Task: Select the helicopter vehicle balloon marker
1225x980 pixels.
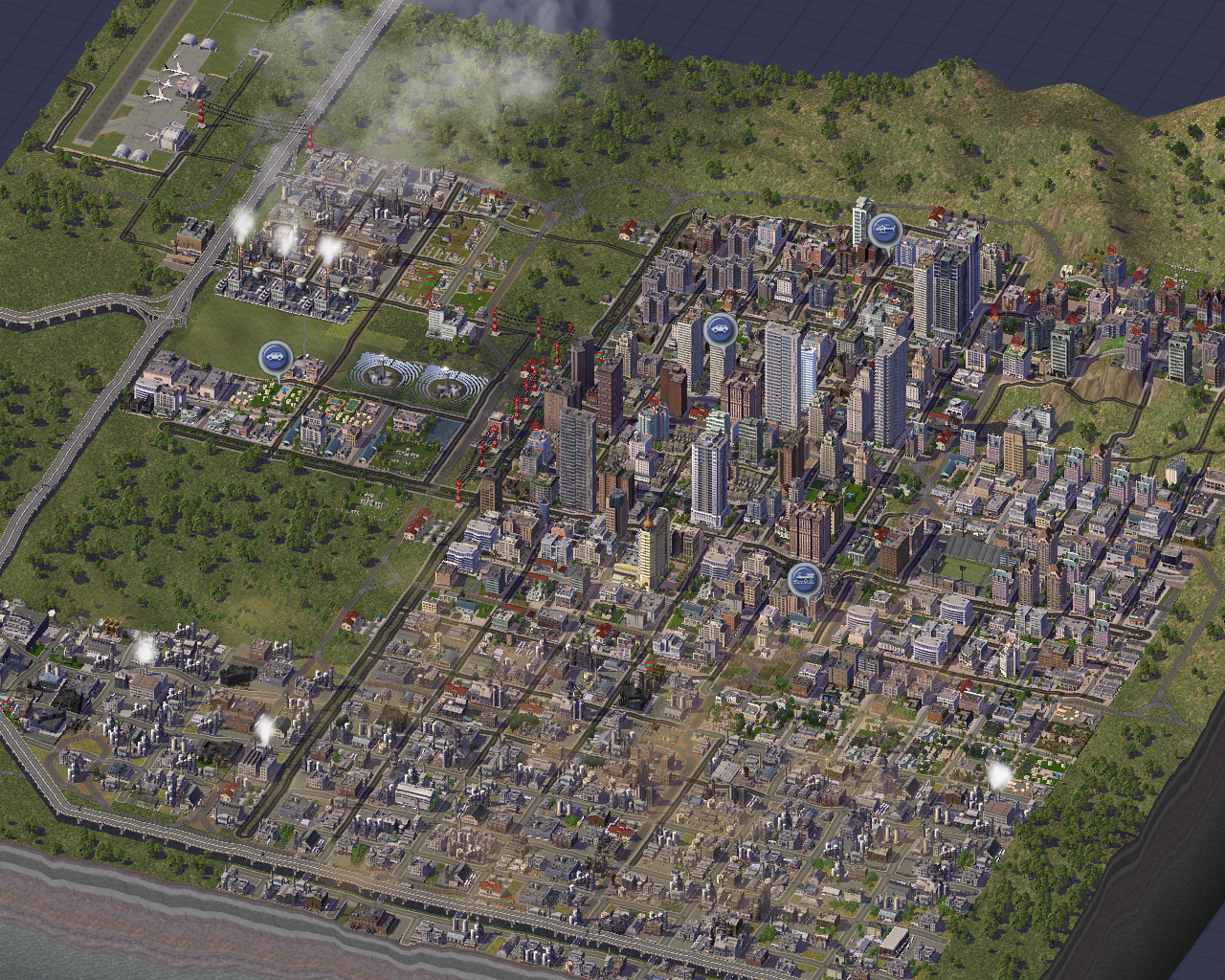Action: (x=884, y=230)
